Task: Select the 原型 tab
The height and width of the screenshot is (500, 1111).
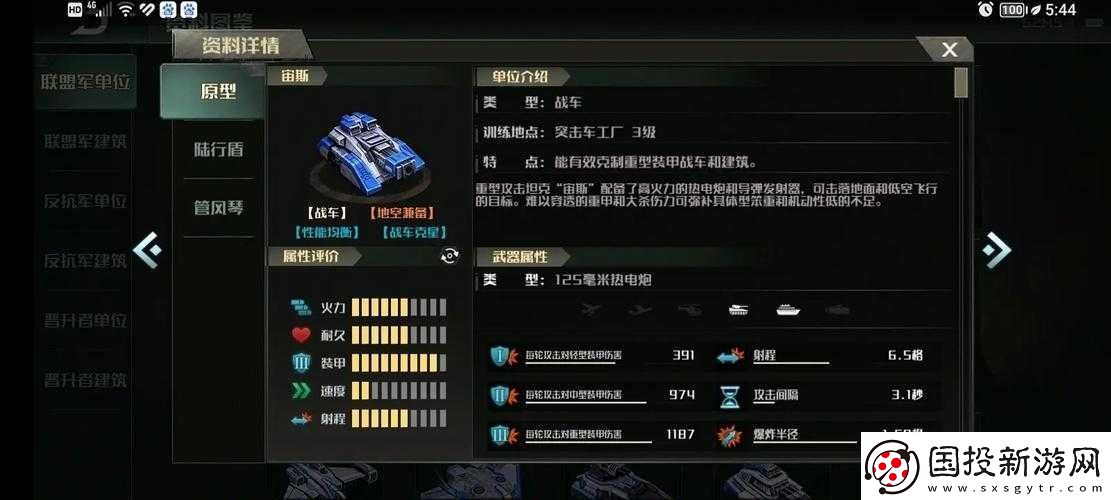Action: pos(218,91)
